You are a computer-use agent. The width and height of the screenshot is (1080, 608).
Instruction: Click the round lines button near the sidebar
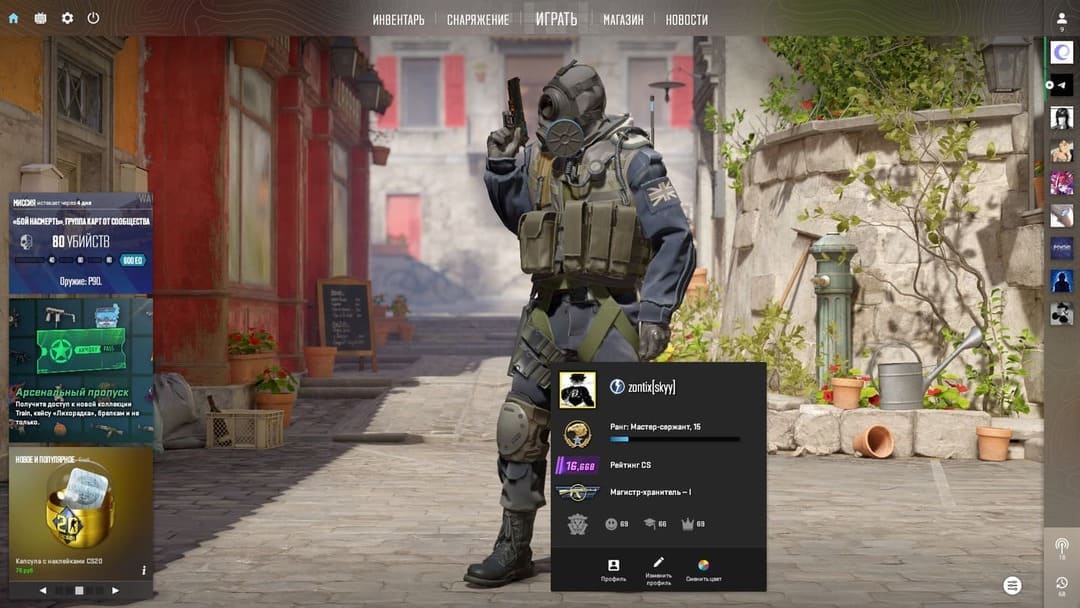click(x=1013, y=585)
